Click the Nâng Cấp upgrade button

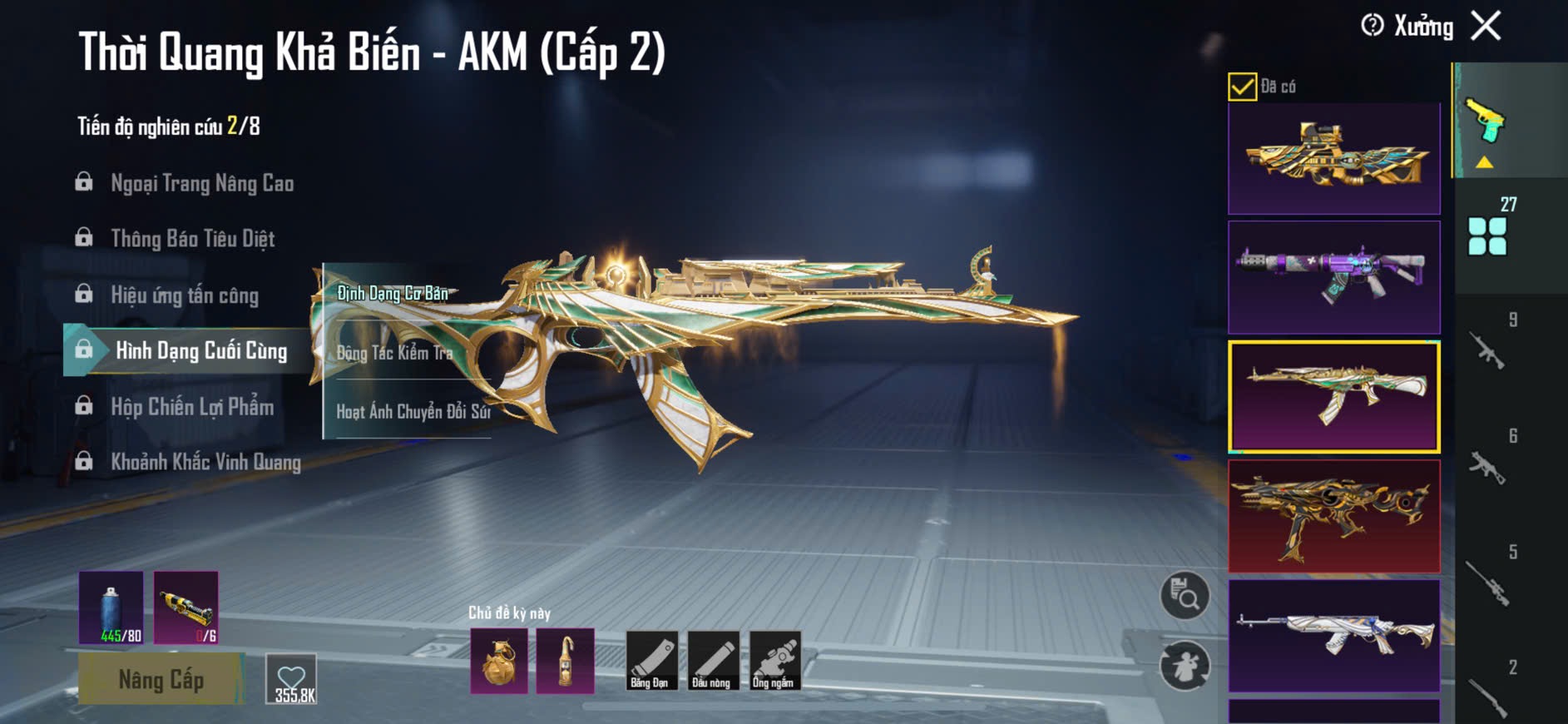point(161,679)
